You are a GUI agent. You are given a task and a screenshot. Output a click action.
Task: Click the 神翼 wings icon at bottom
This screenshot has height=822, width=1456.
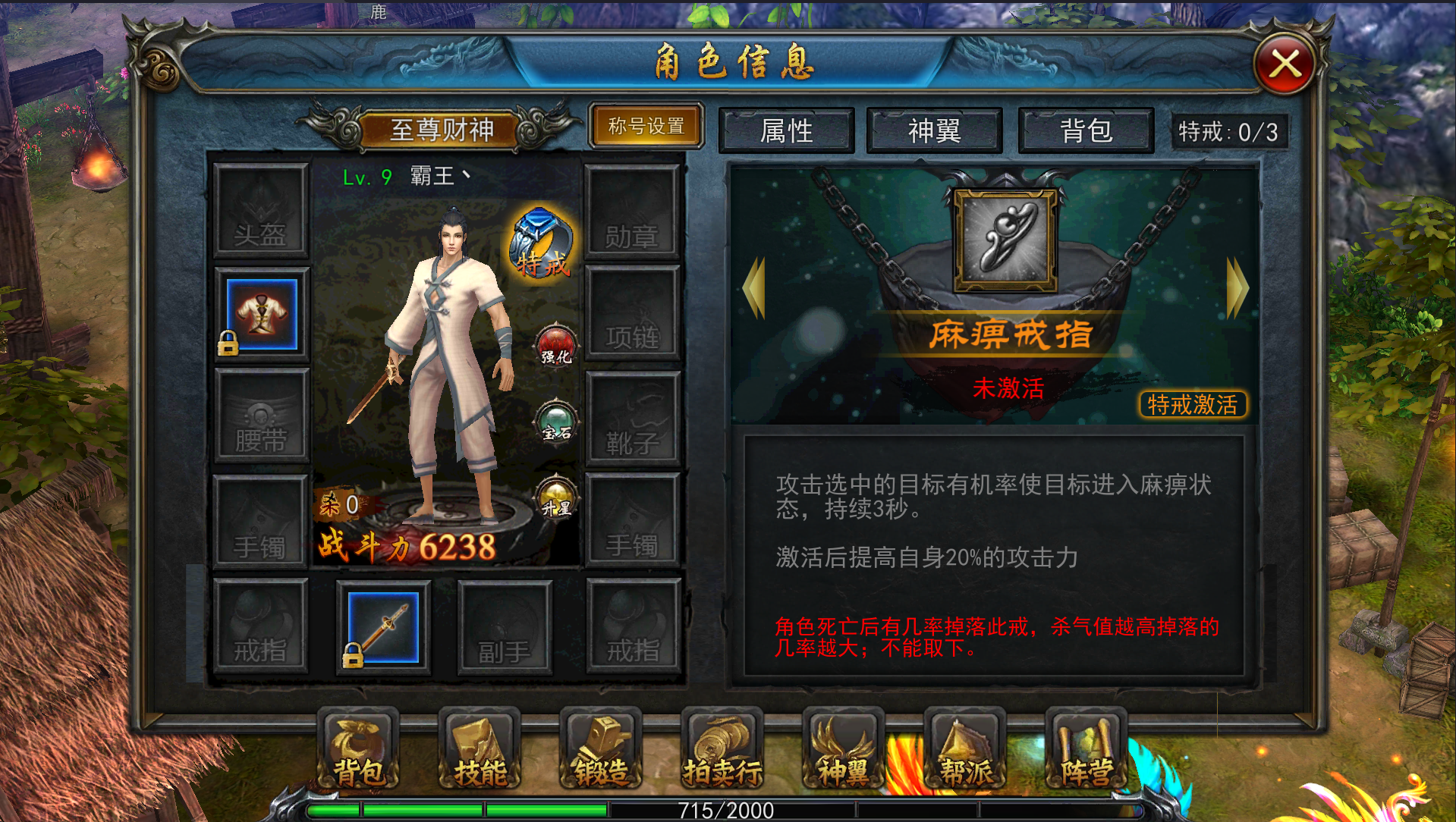[x=843, y=751]
